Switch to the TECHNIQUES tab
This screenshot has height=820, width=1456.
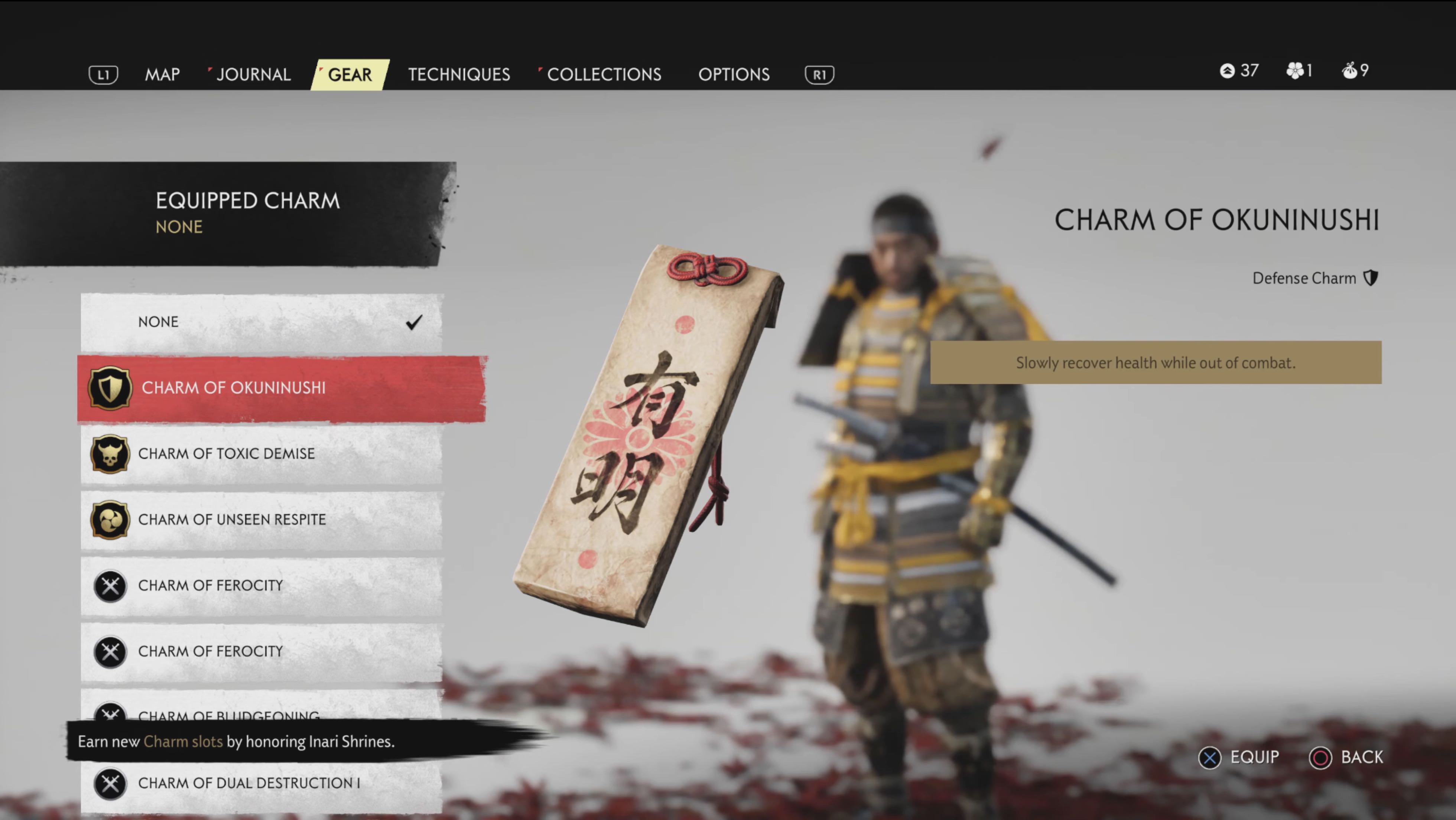click(459, 74)
